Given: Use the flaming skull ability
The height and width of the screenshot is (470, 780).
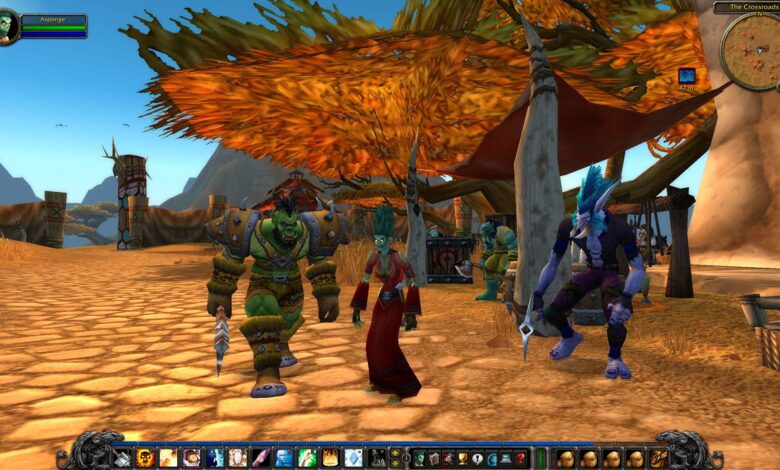Looking at the screenshot, I should point(146,458).
